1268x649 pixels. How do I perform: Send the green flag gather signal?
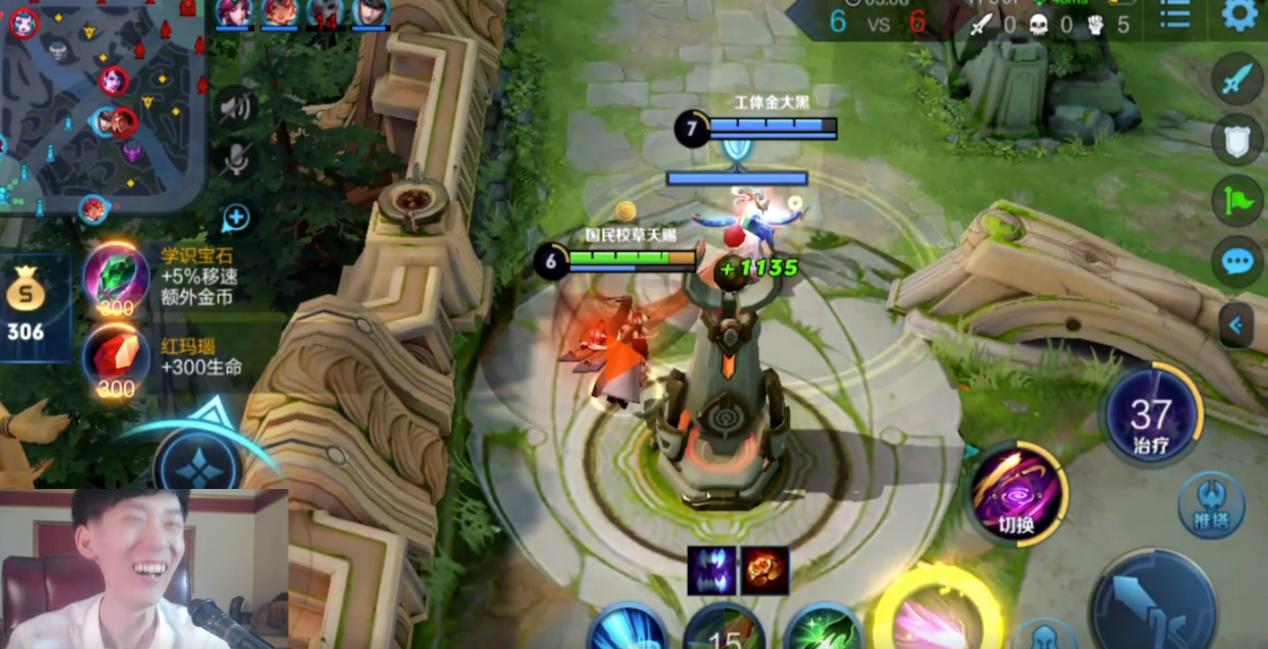pos(1238,200)
